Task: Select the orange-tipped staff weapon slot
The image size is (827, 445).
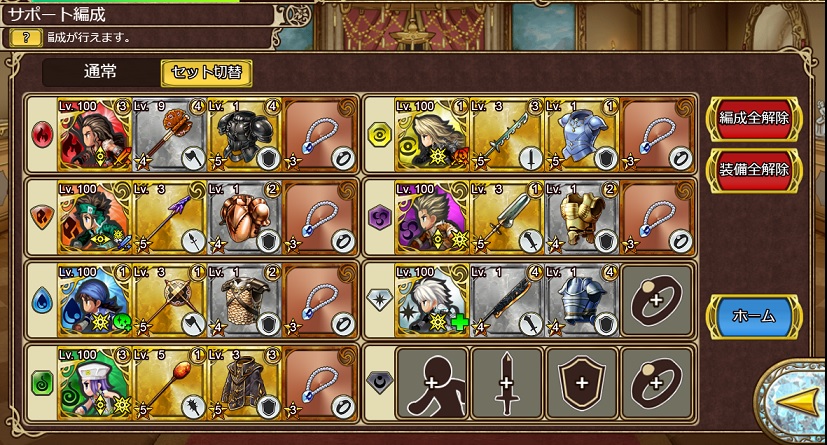Action: [x=170, y=382]
